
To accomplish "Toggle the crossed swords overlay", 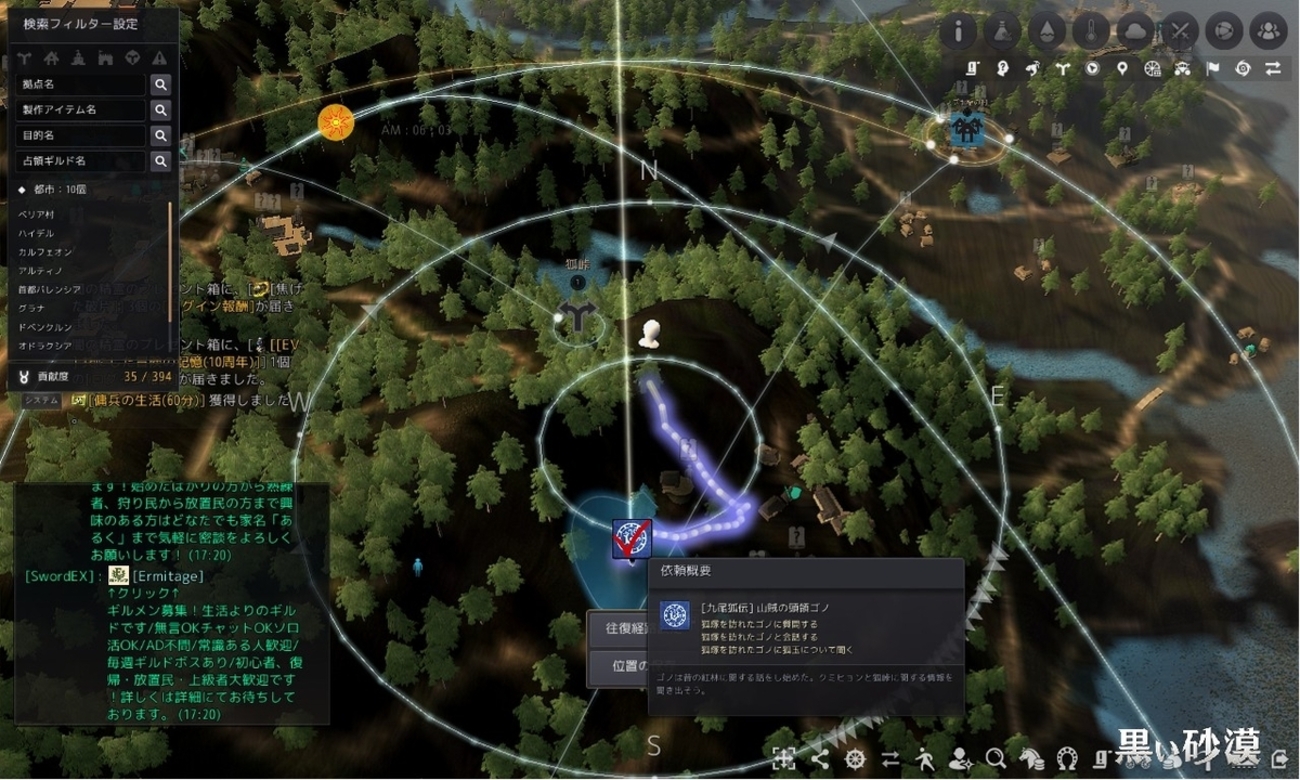I will click(x=1181, y=31).
